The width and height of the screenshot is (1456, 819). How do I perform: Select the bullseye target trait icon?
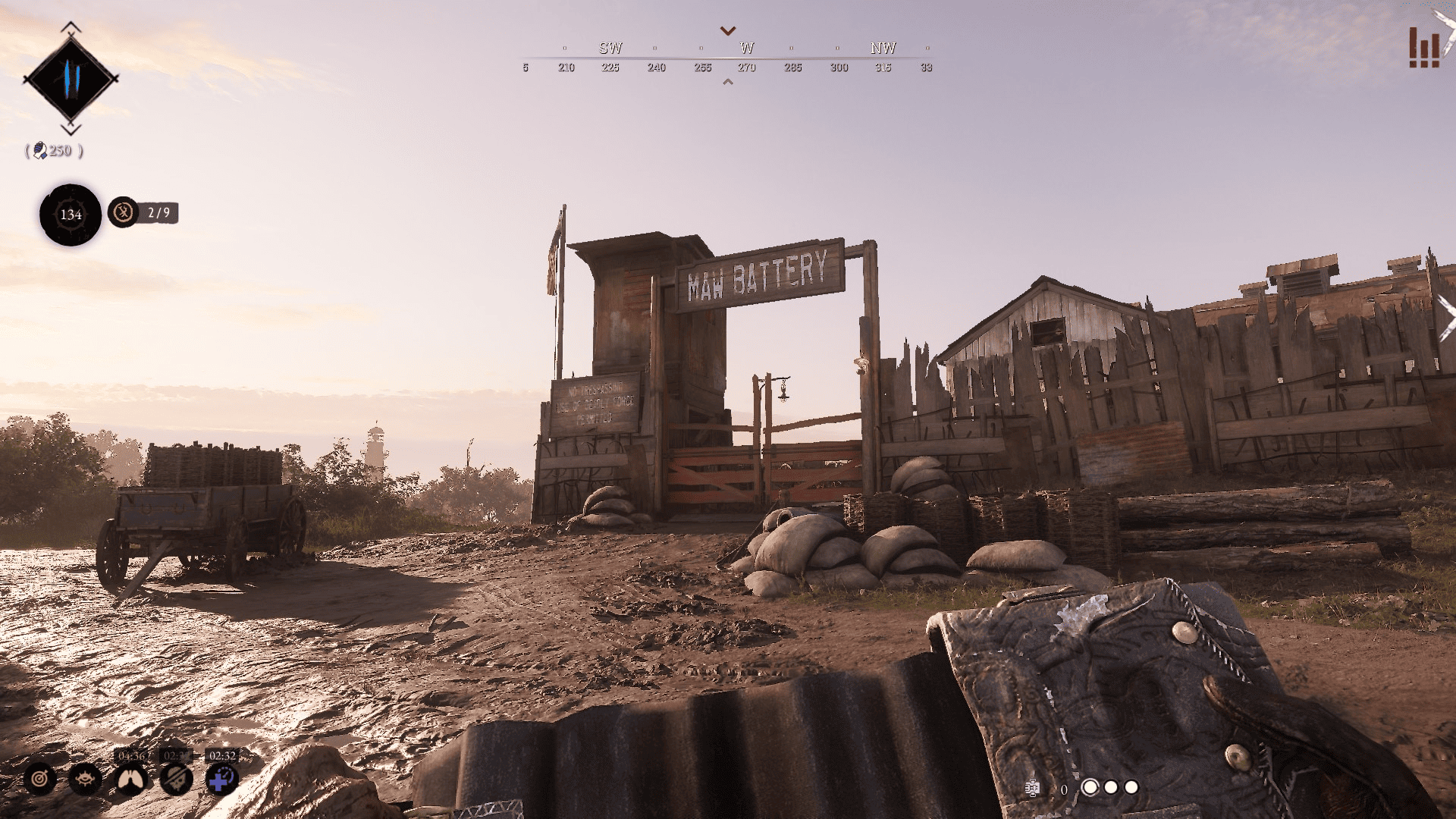39,779
